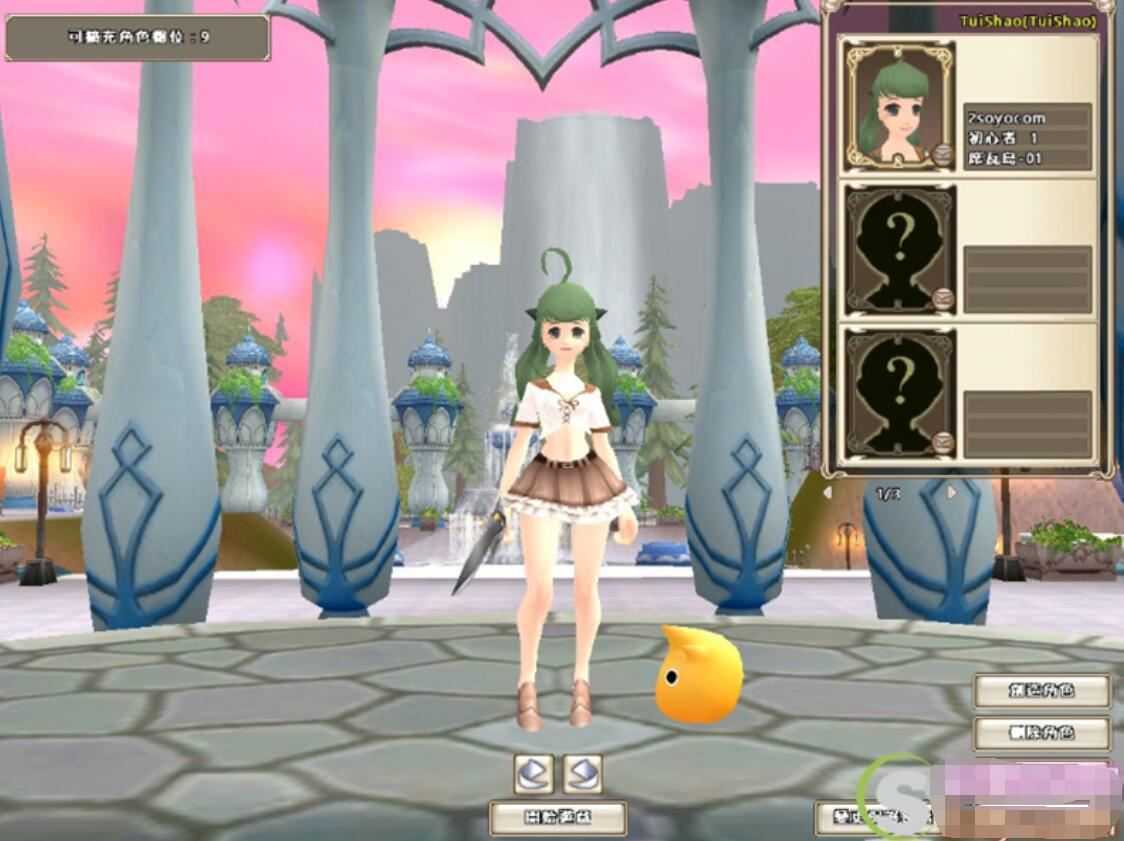Go to the previous character list page
This screenshot has width=1124, height=841.
pyautogui.click(x=828, y=493)
